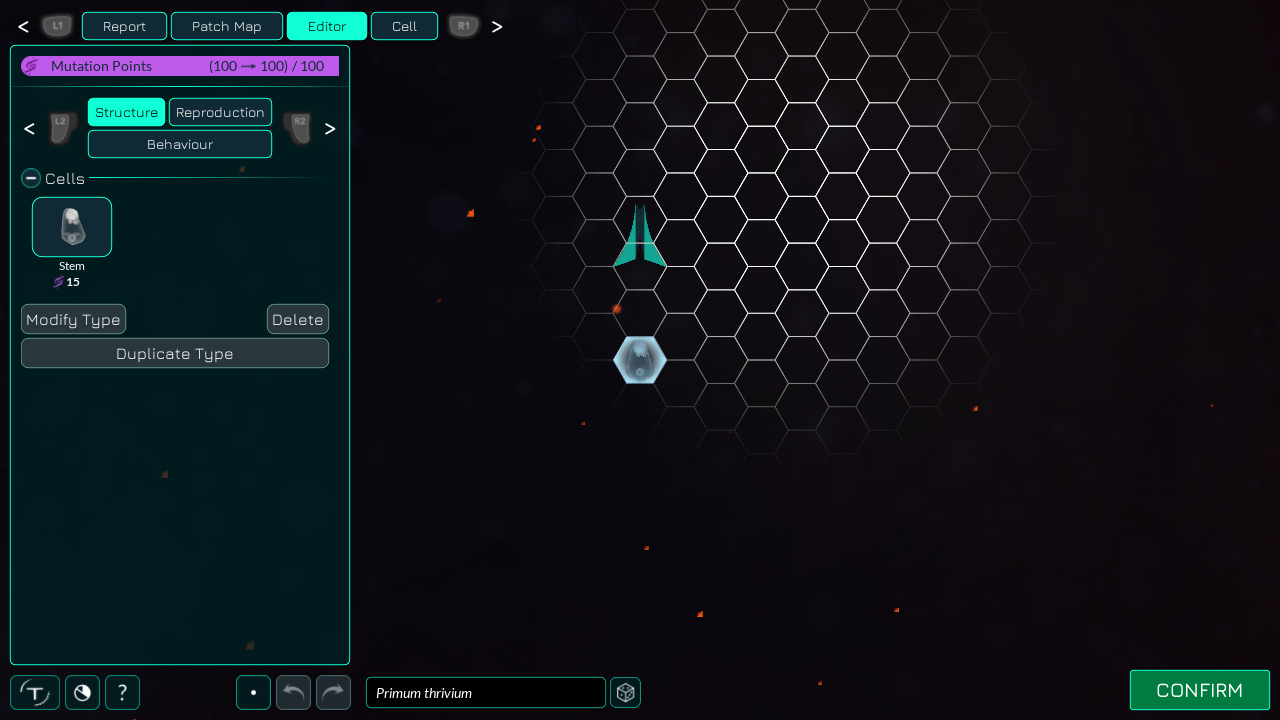
Task: Open the auto-evo prediction details panel
Action: pos(35,692)
